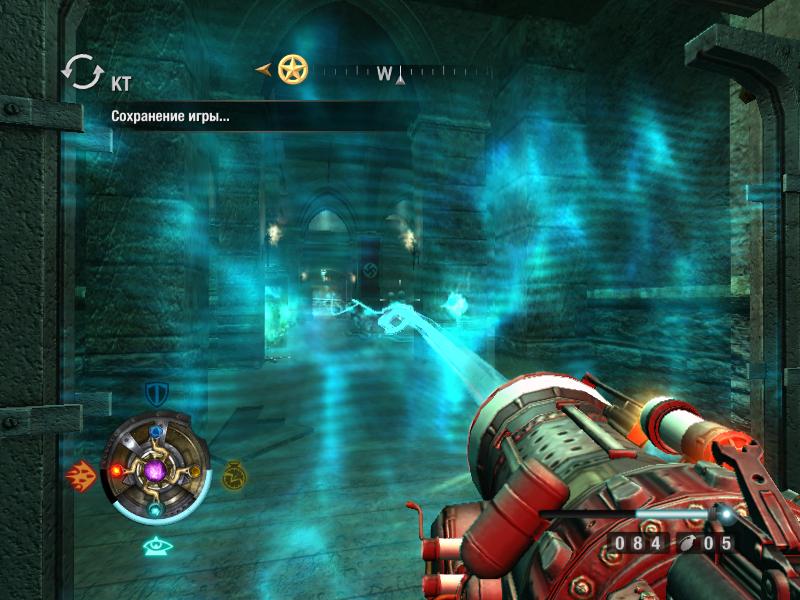Activate the blue shield veil power
Viewport: 800px width, 600px height.
[x=156, y=393]
